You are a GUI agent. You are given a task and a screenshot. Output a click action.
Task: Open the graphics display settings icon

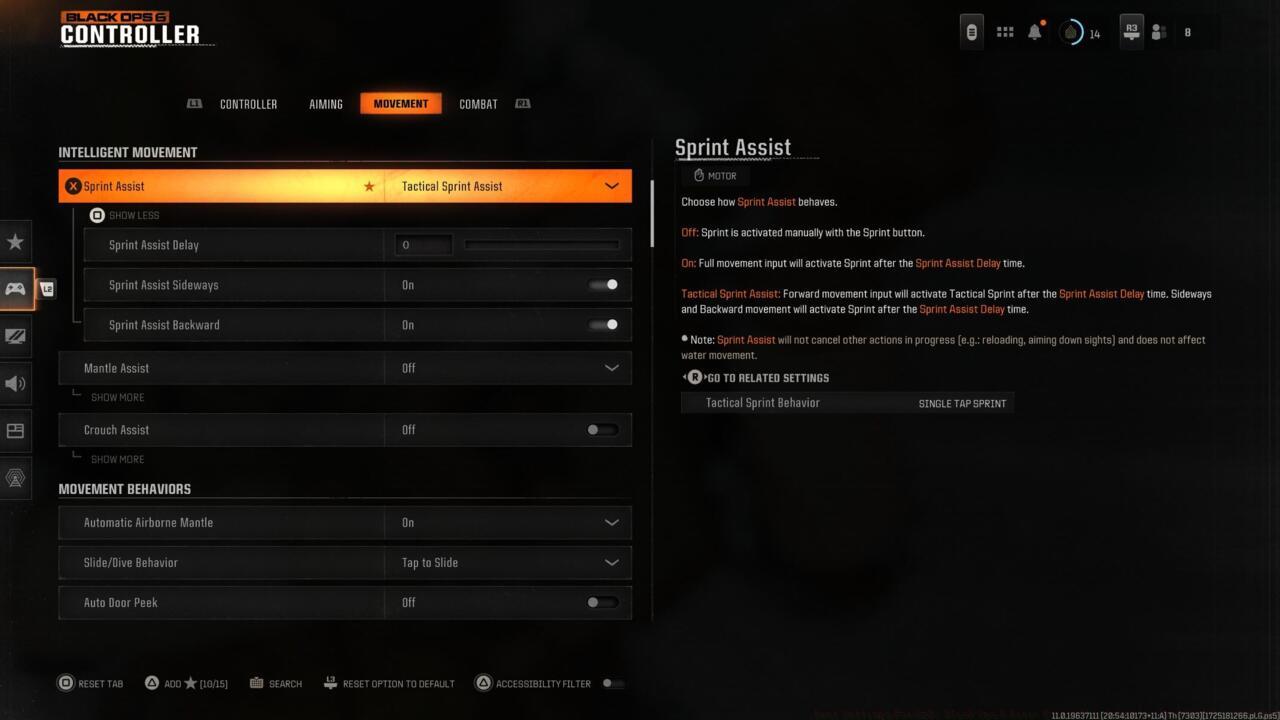pos(15,337)
